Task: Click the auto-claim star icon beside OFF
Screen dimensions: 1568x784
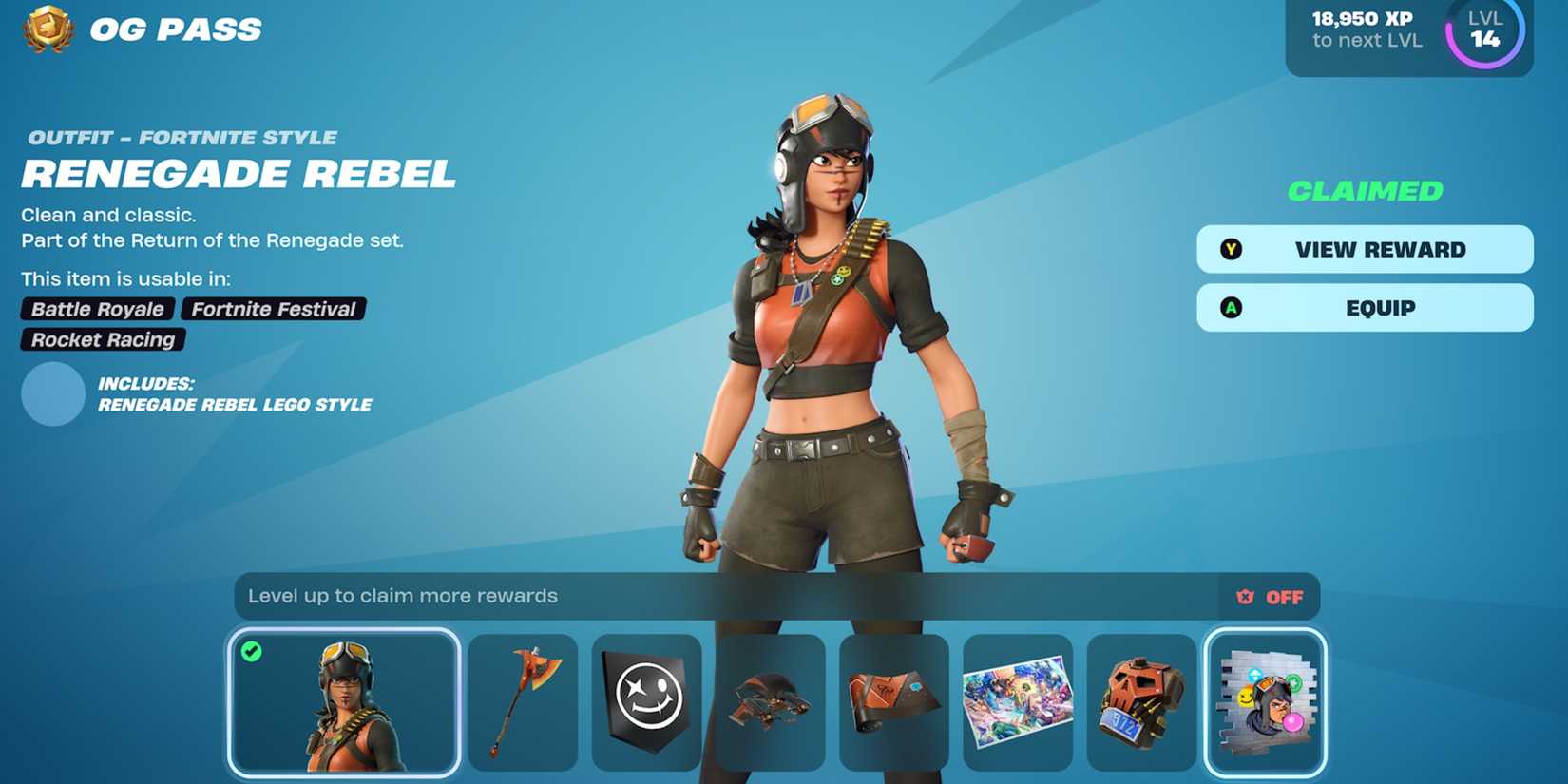Action: [x=1243, y=596]
